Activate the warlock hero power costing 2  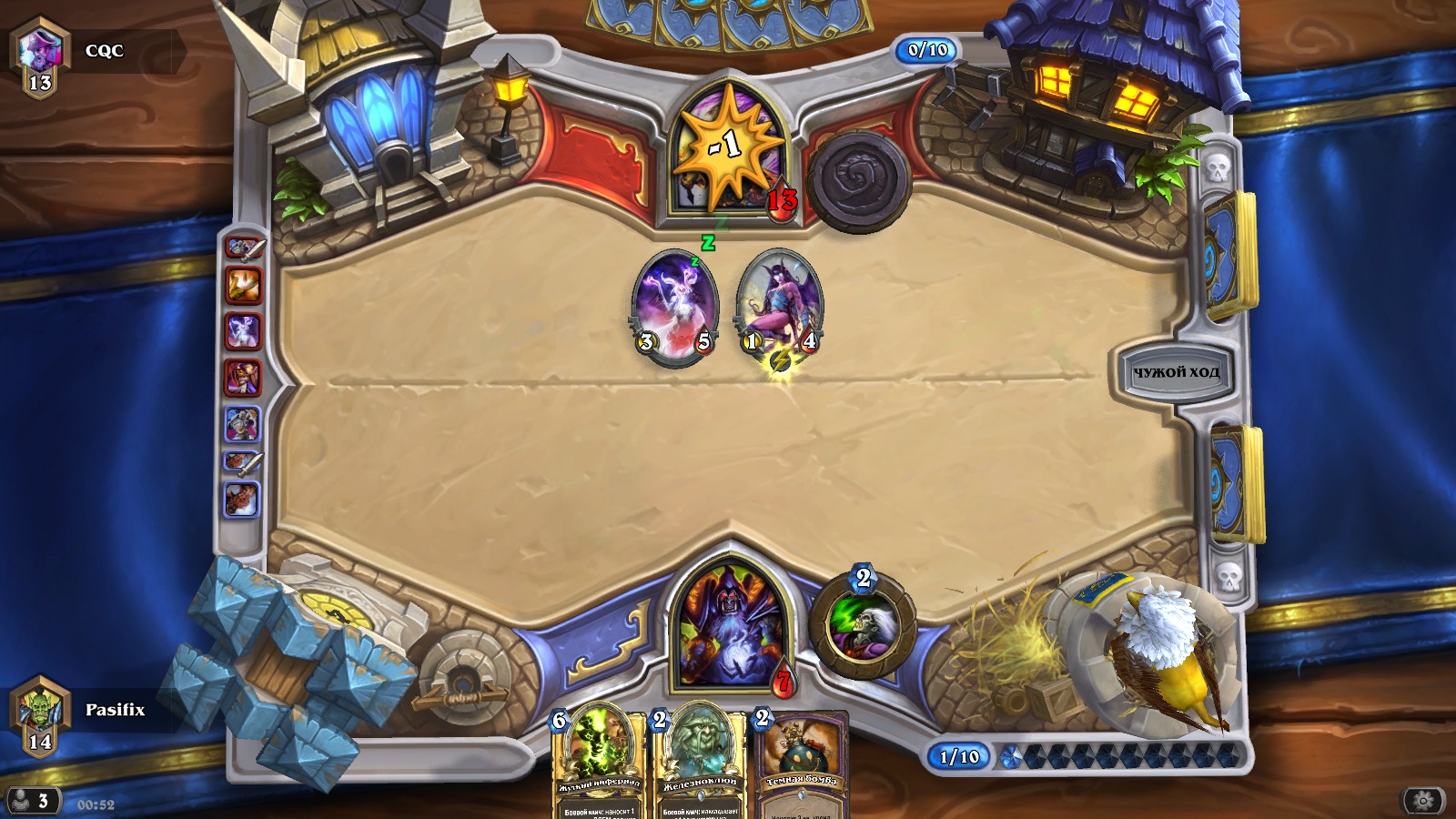pos(862,626)
